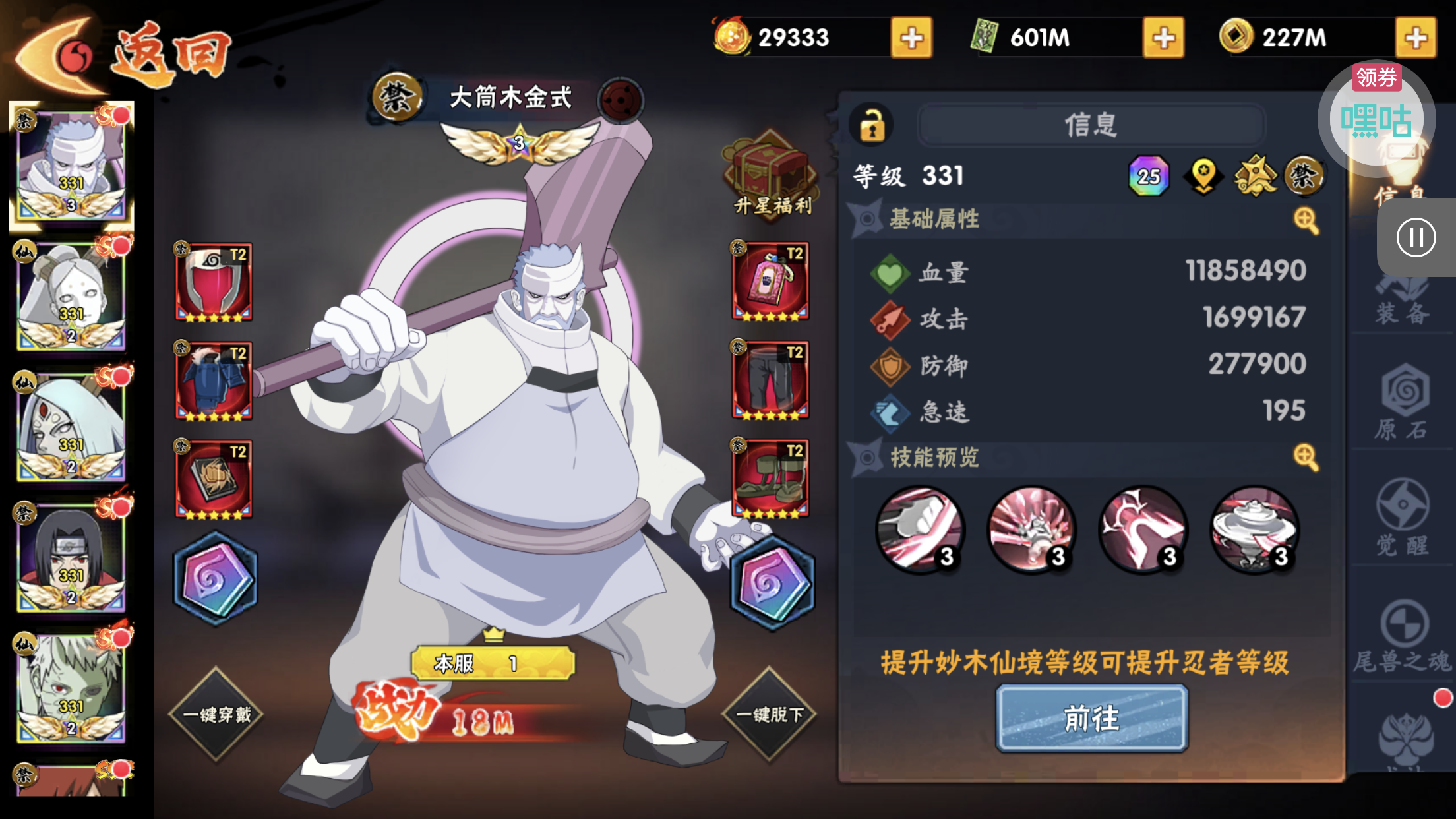
Task: Add more gold coins with plus button
Action: click(1415, 38)
